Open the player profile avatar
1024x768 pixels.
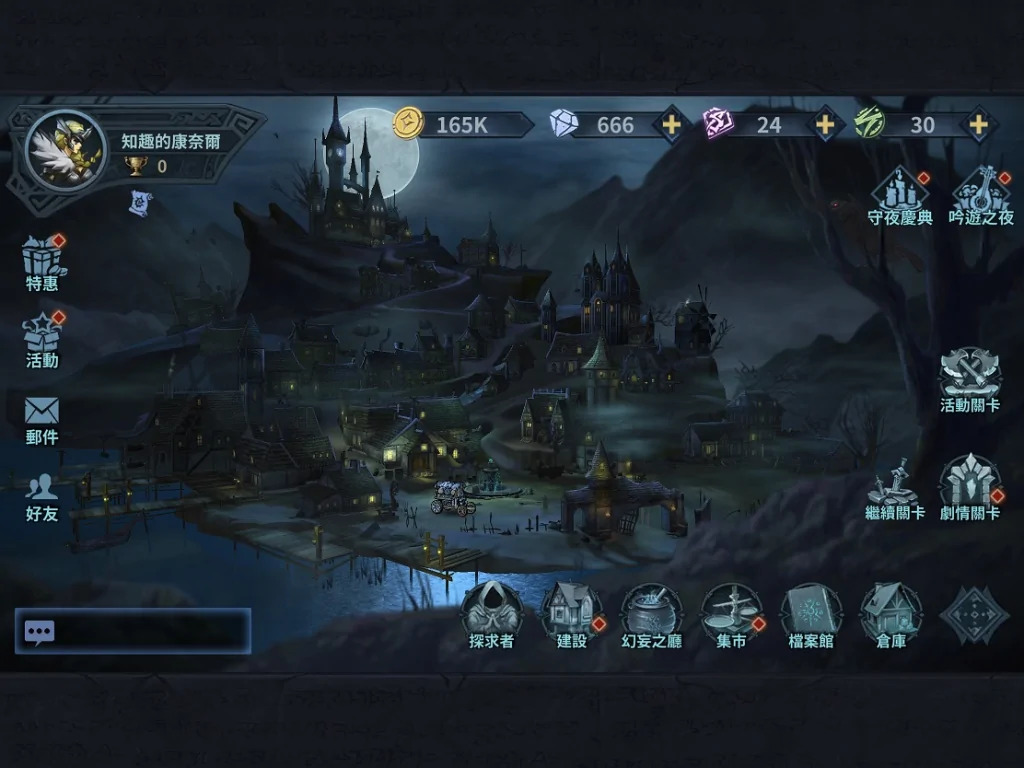point(64,151)
